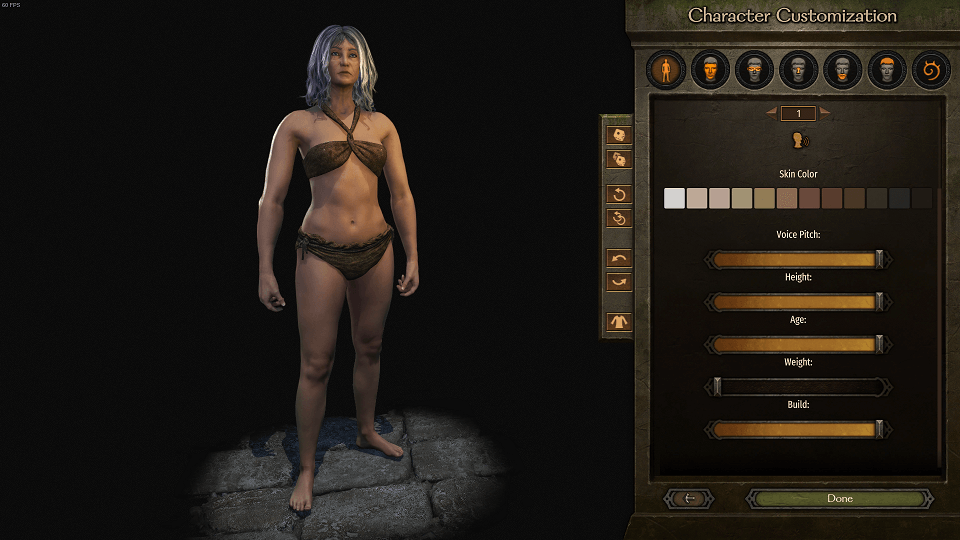960x540 pixels.
Task: Switch to the full Face tab
Action: tap(709, 70)
